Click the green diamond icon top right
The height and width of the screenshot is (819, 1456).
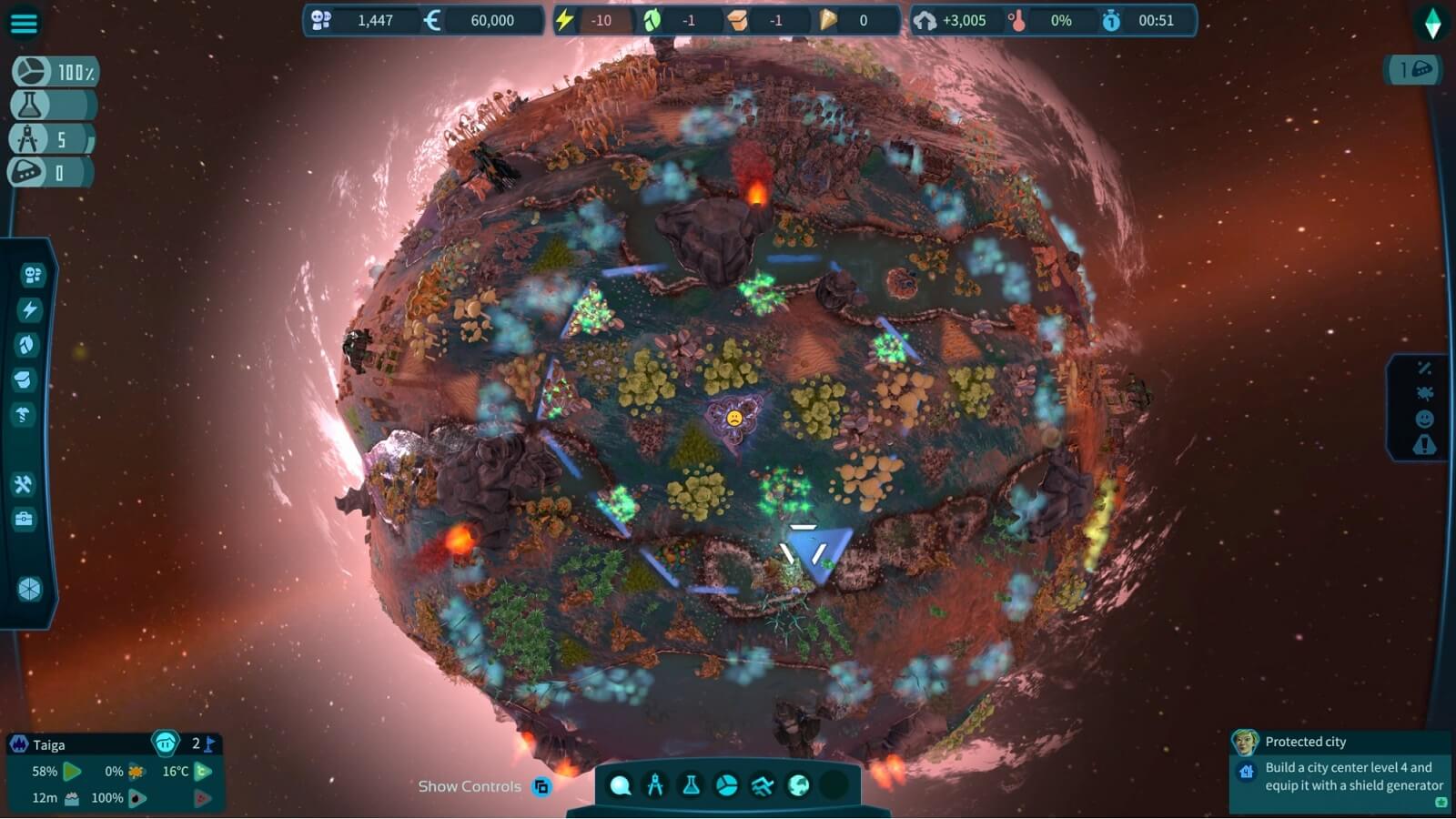1432,25
